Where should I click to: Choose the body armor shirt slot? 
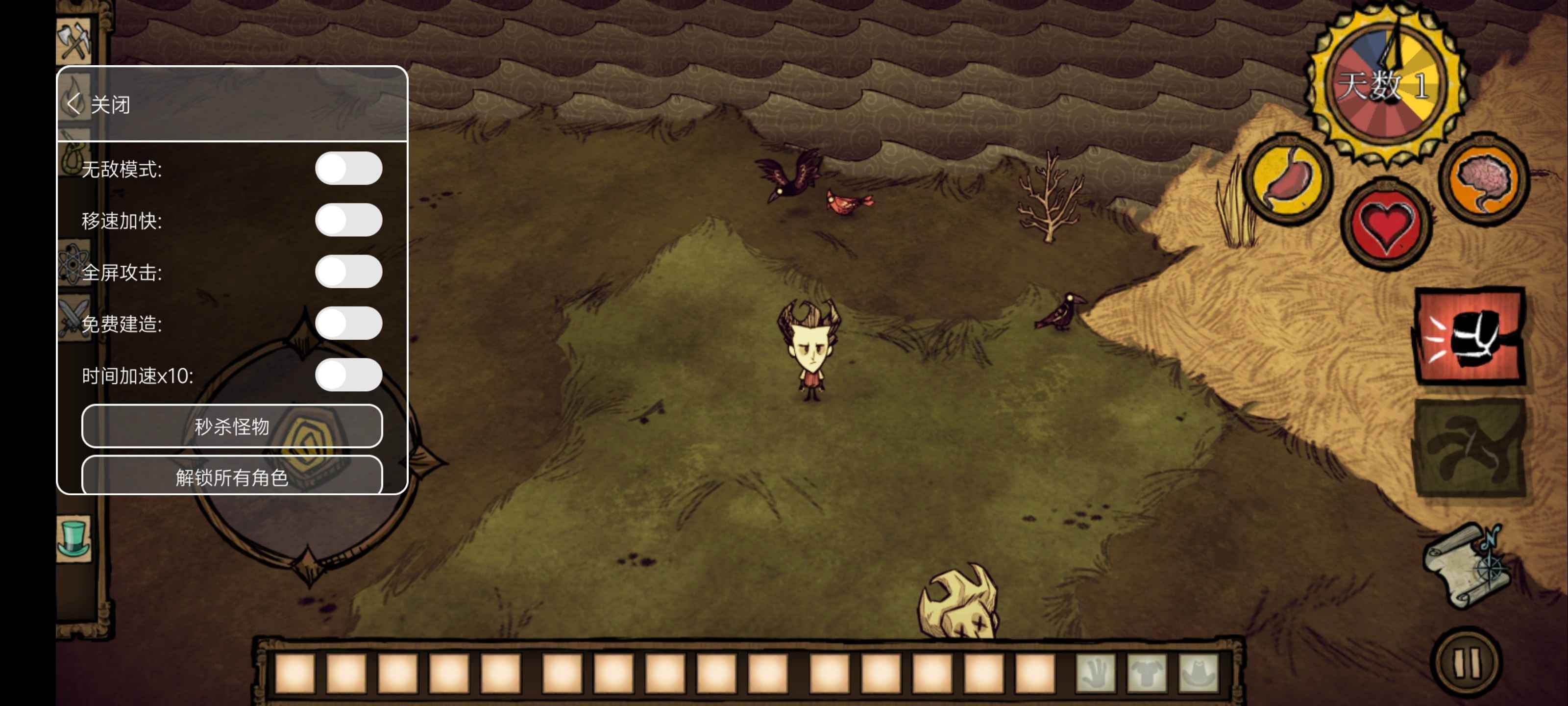click(x=1147, y=673)
